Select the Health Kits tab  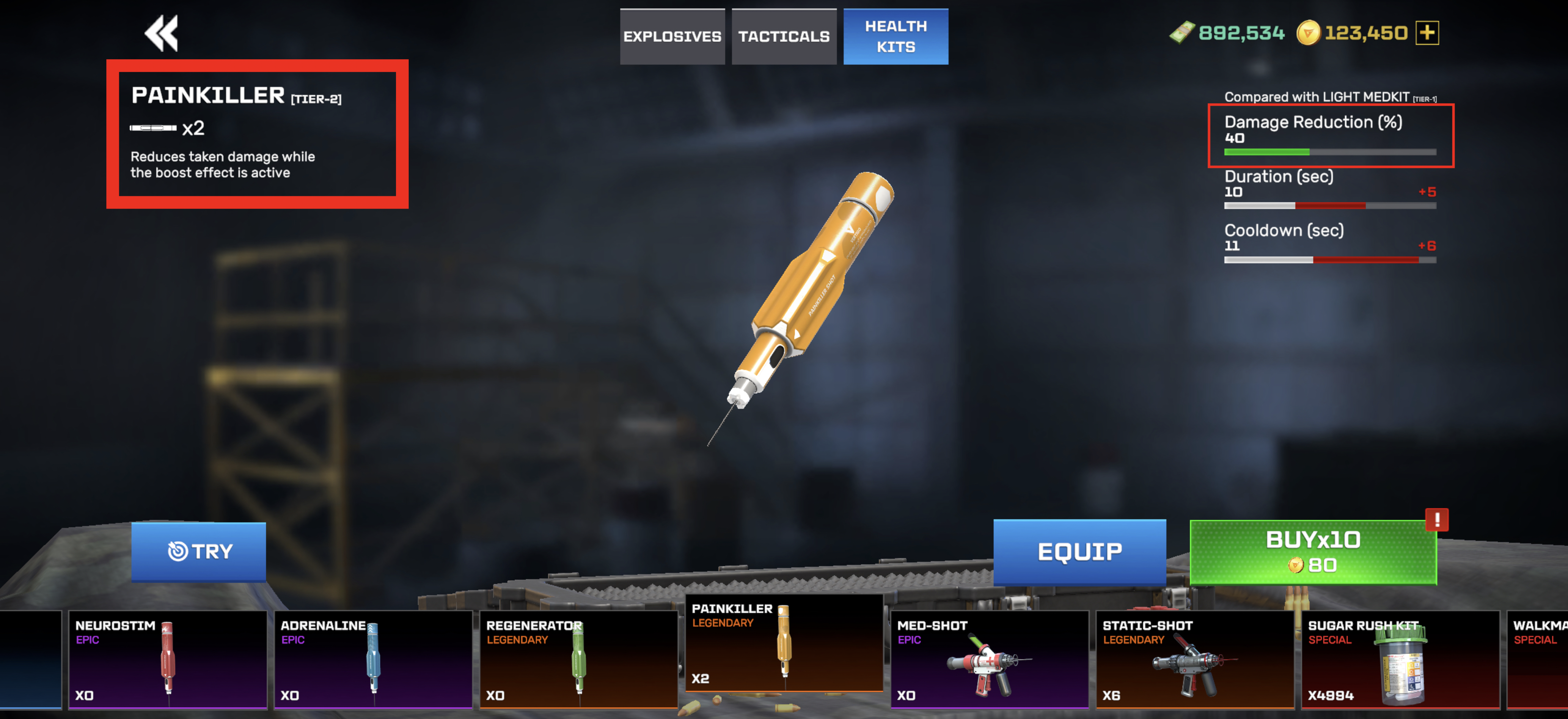click(x=895, y=36)
